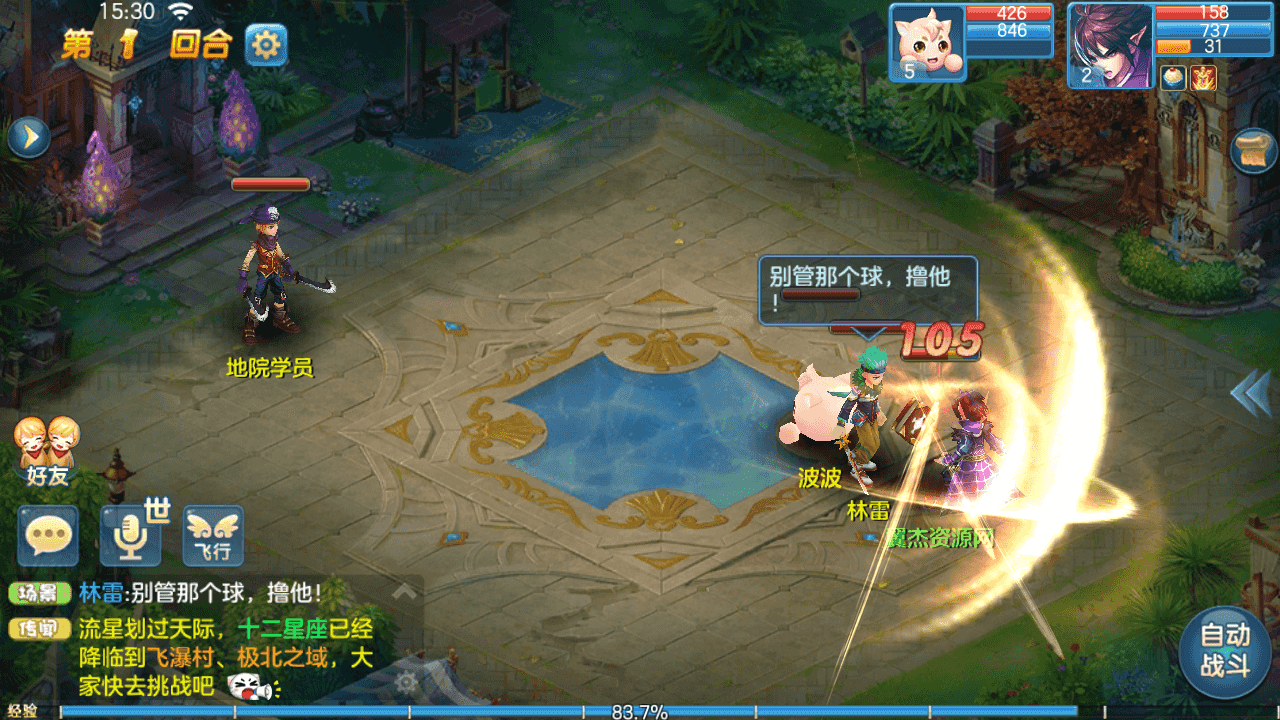Open the scroll icon on the right edge
The height and width of the screenshot is (720, 1280).
[x=1254, y=151]
